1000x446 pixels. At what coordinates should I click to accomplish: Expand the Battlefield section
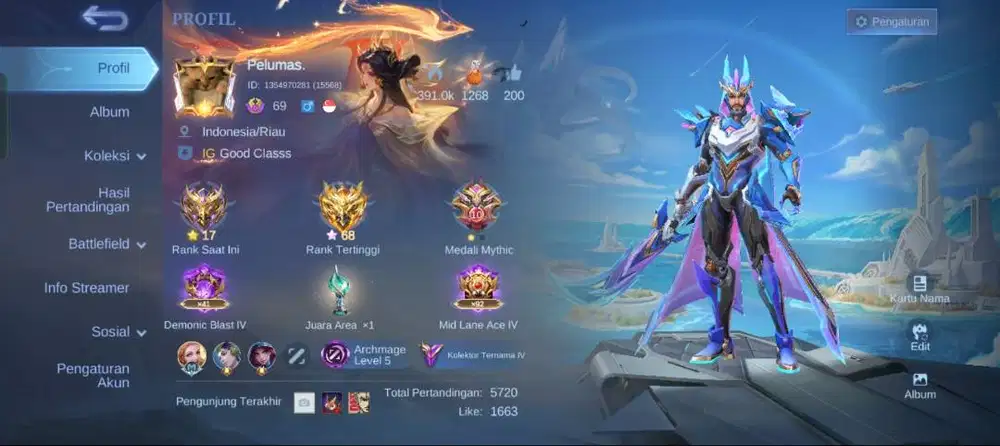point(106,244)
